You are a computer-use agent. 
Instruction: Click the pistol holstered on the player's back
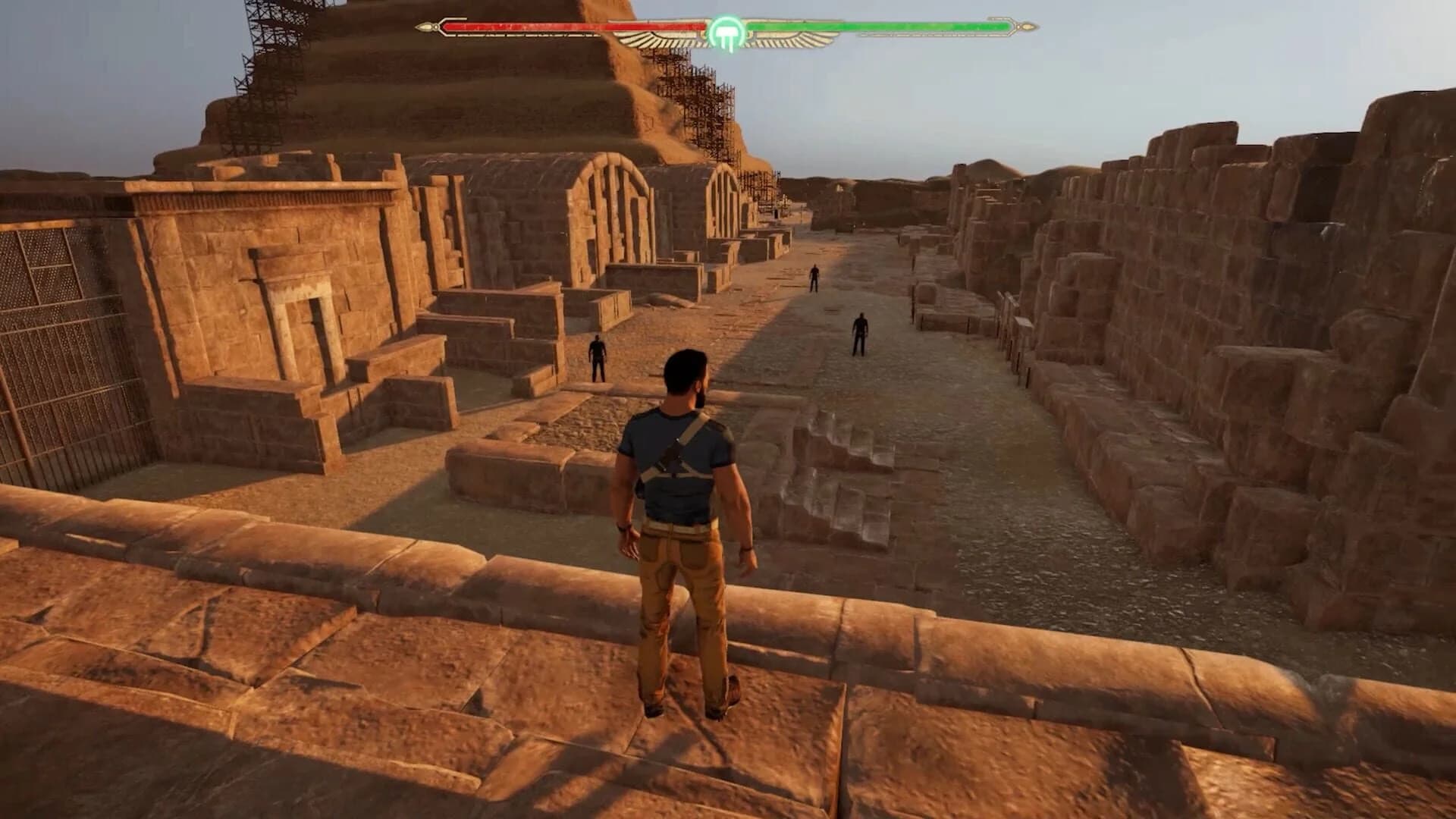[673, 447]
